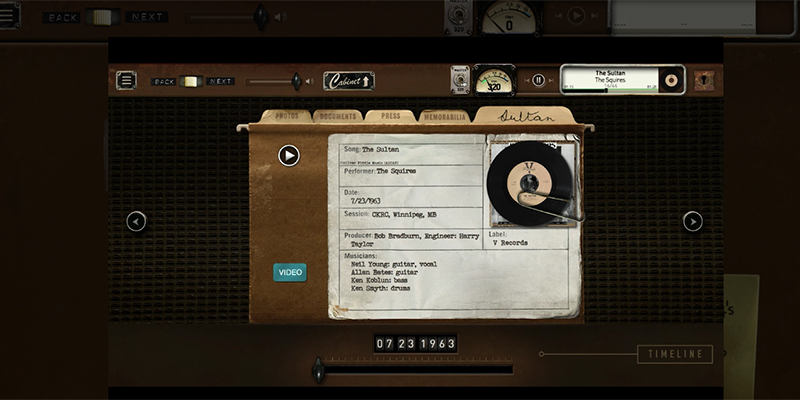Open the hamburger menu icon
Screen dimensions: 800x400
[126, 81]
